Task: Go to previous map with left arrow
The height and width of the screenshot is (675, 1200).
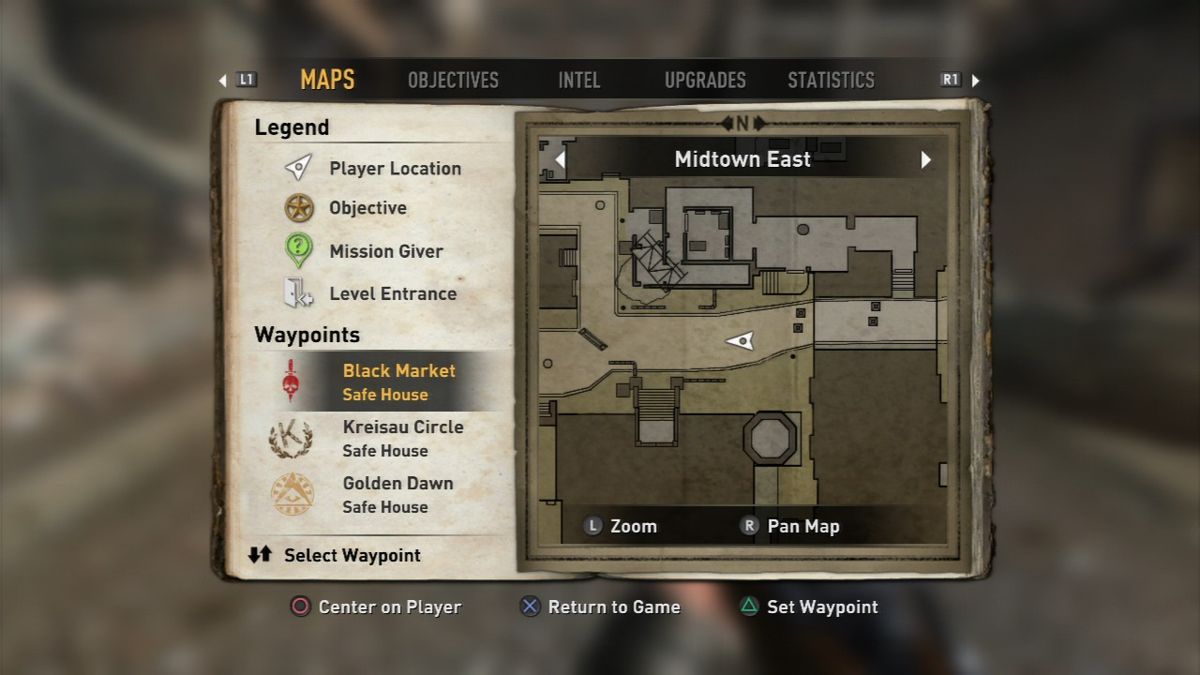Action: (x=560, y=160)
